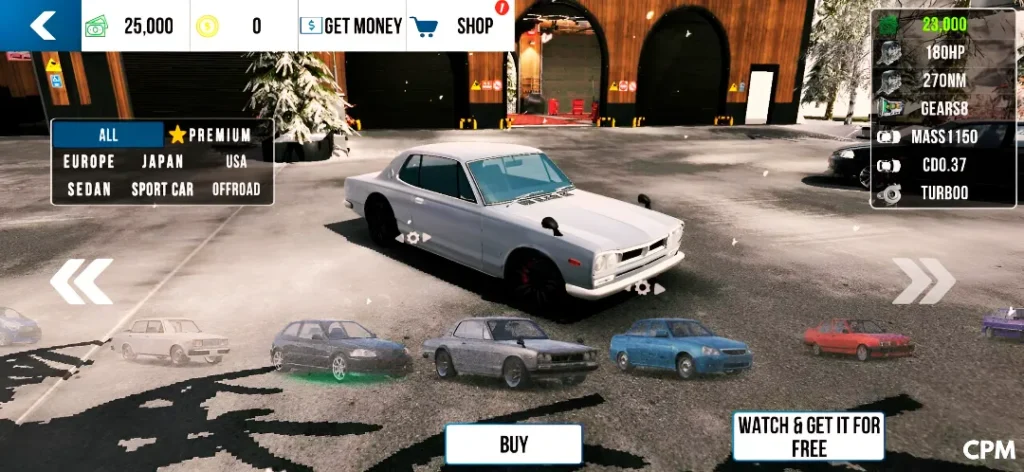
Task: Choose the white boxy sedan thumbnail
Action: click(171, 339)
